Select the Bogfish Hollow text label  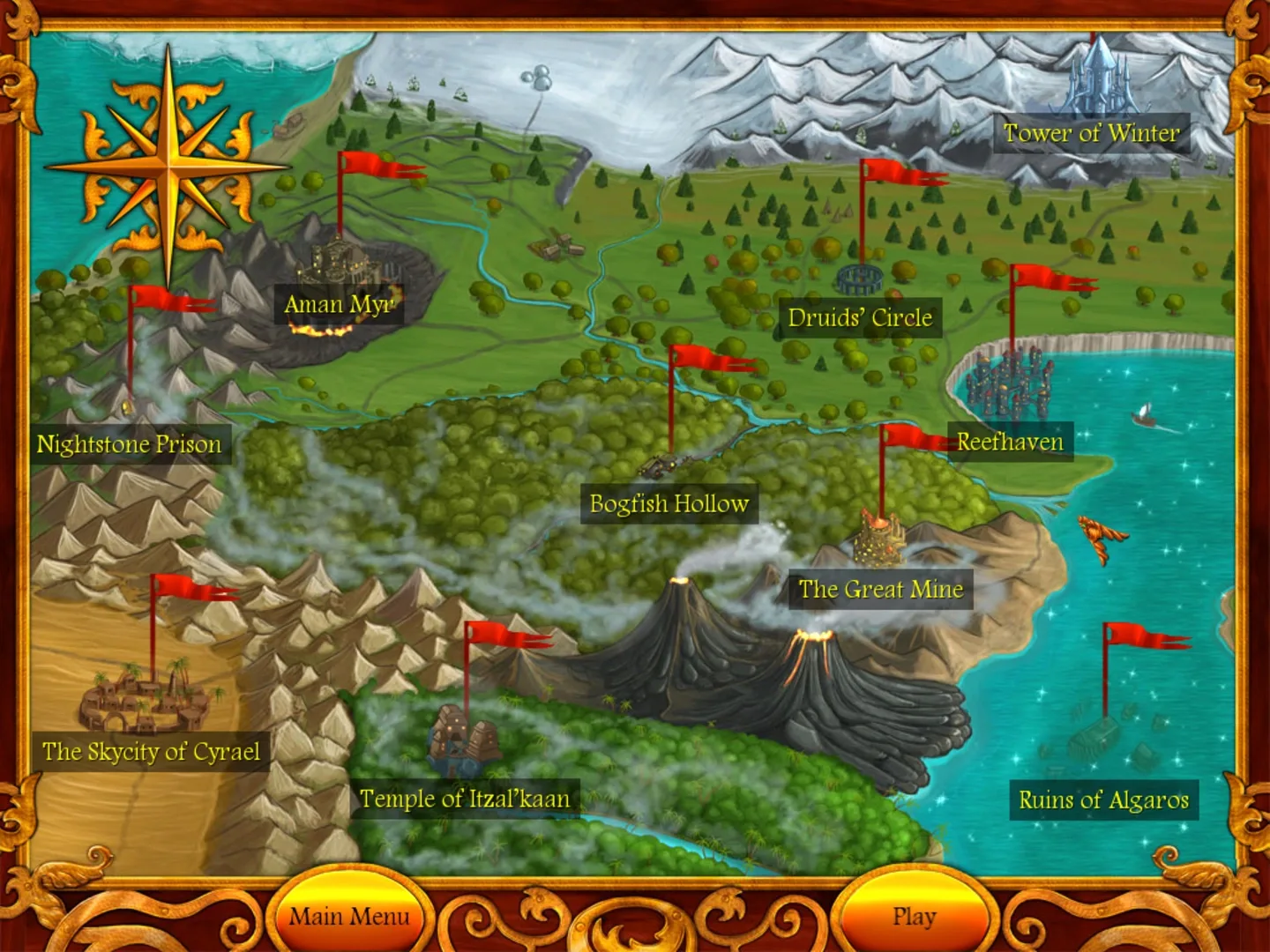[x=669, y=504]
